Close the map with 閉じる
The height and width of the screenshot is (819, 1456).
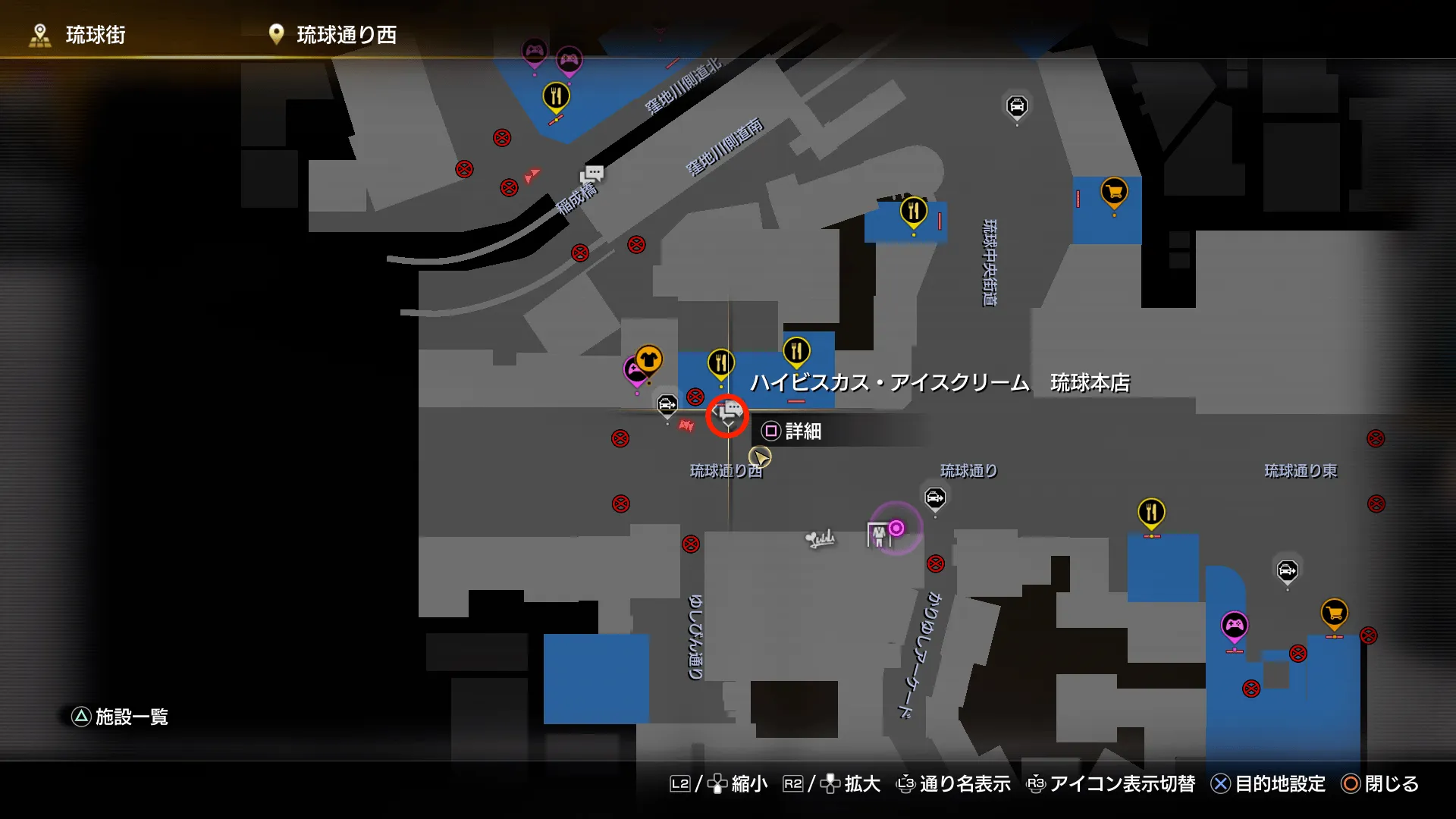(1394, 784)
